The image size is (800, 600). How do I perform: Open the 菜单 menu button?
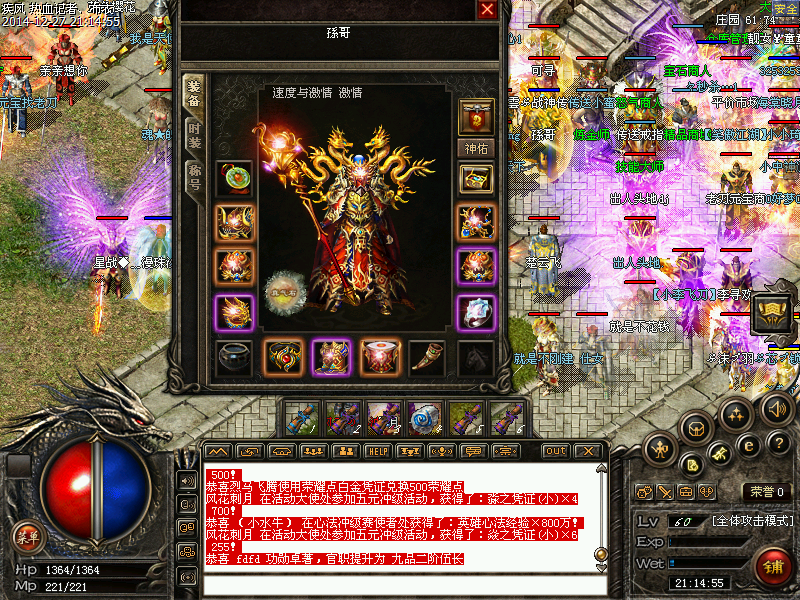coord(27,535)
